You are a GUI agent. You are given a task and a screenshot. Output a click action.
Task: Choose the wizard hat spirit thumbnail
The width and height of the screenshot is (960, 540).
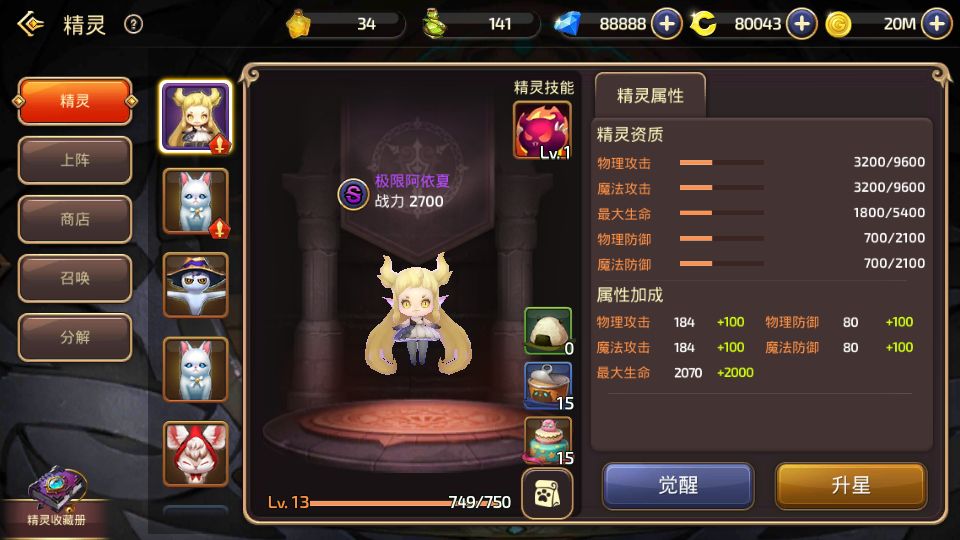tap(195, 284)
